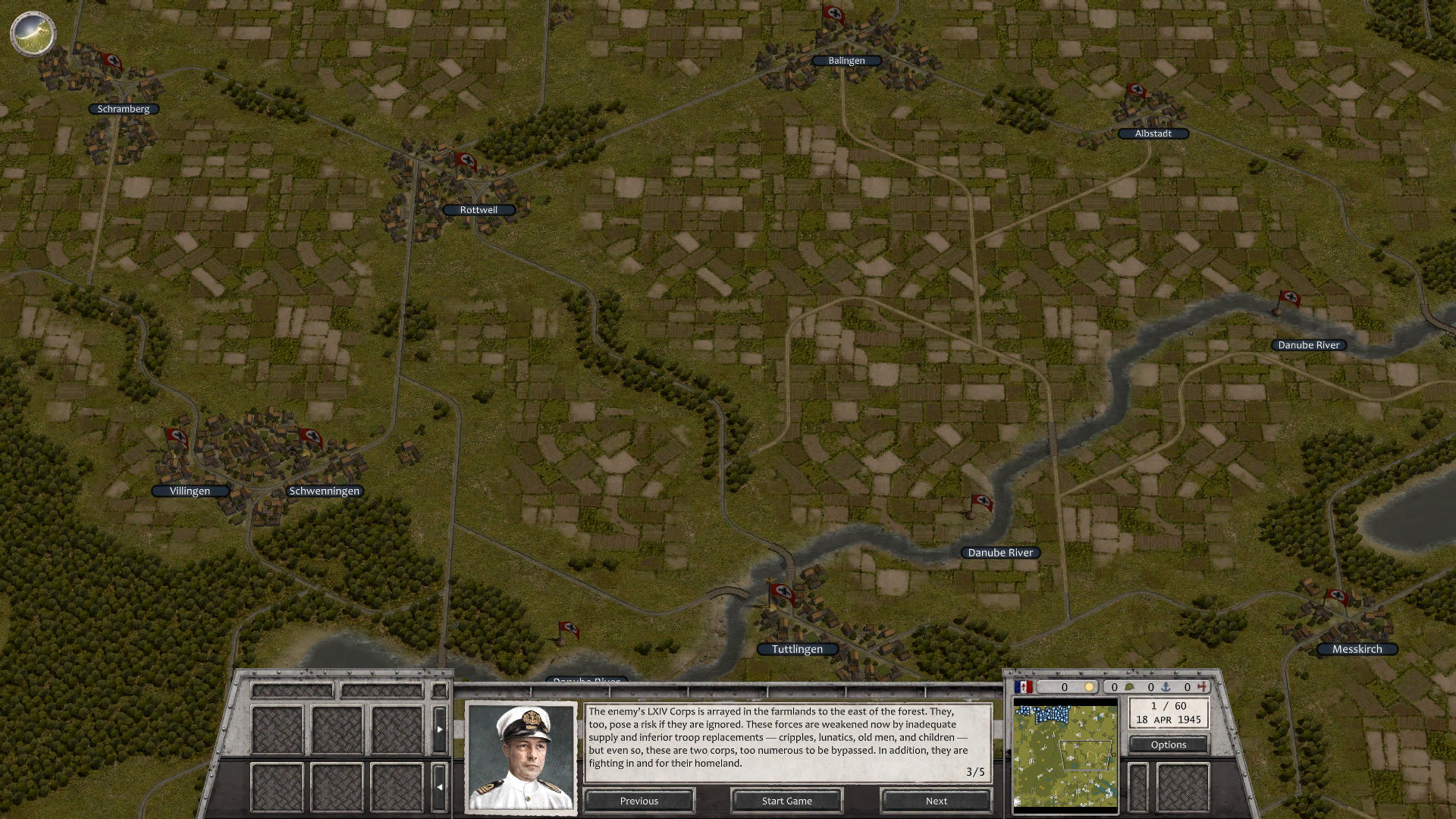Open the Options menu
This screenshot has height=819, width=1456.
[1169, 744]
